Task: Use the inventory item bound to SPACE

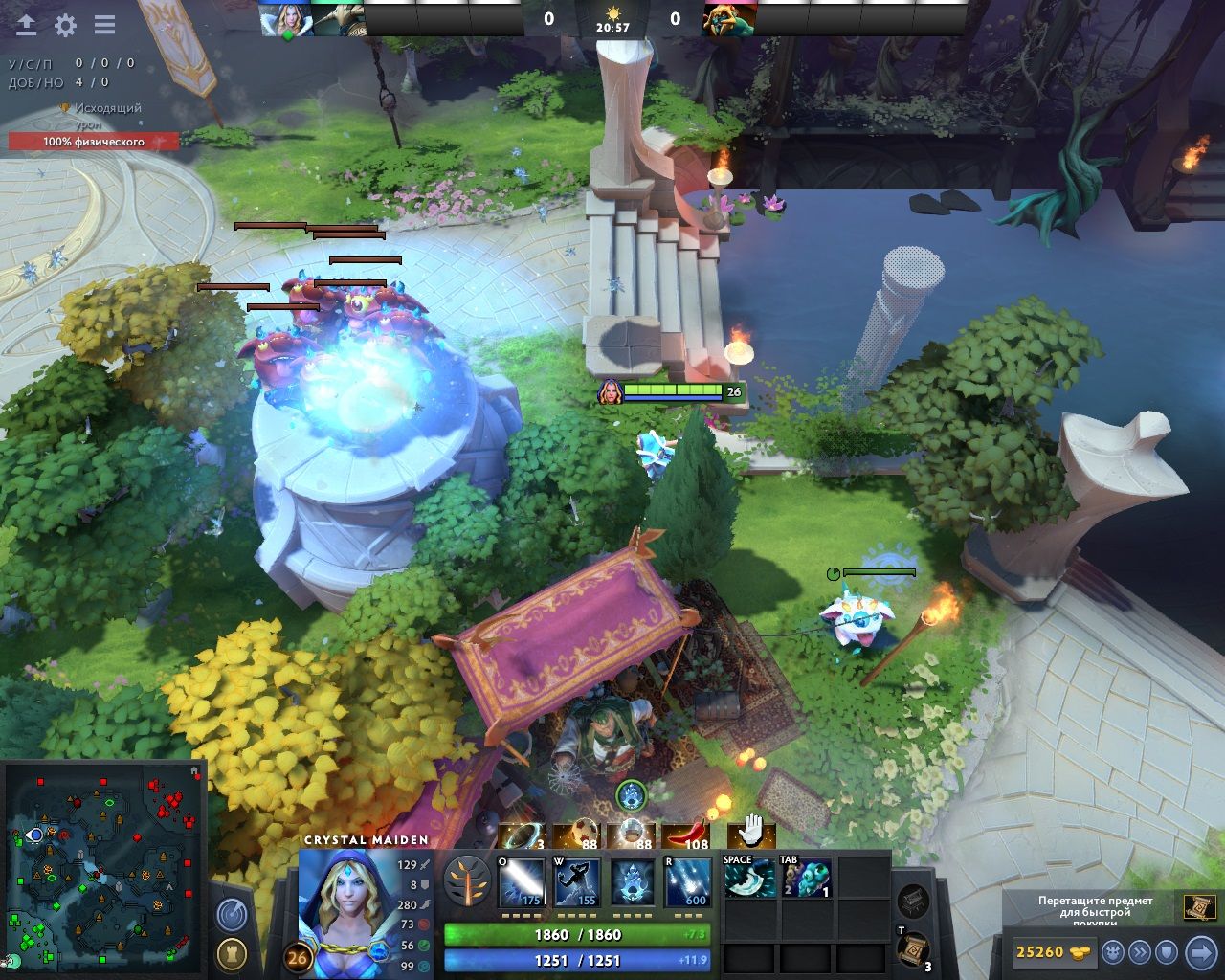Action: pyautogui.click(x=750, y=879)
